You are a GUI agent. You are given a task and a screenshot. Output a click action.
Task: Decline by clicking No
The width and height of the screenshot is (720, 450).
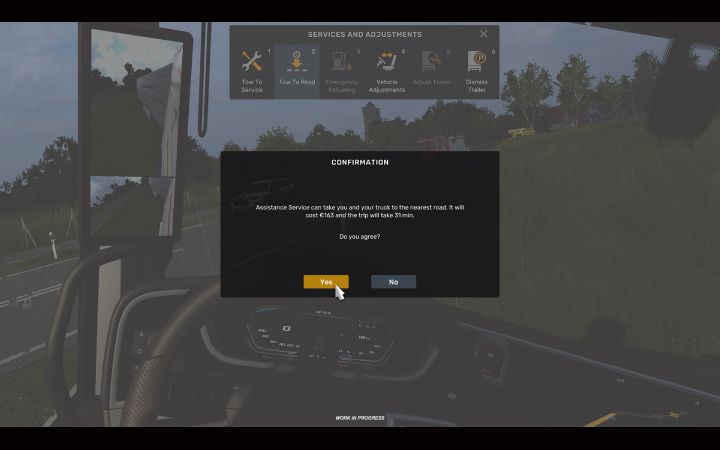click(393, 282)
